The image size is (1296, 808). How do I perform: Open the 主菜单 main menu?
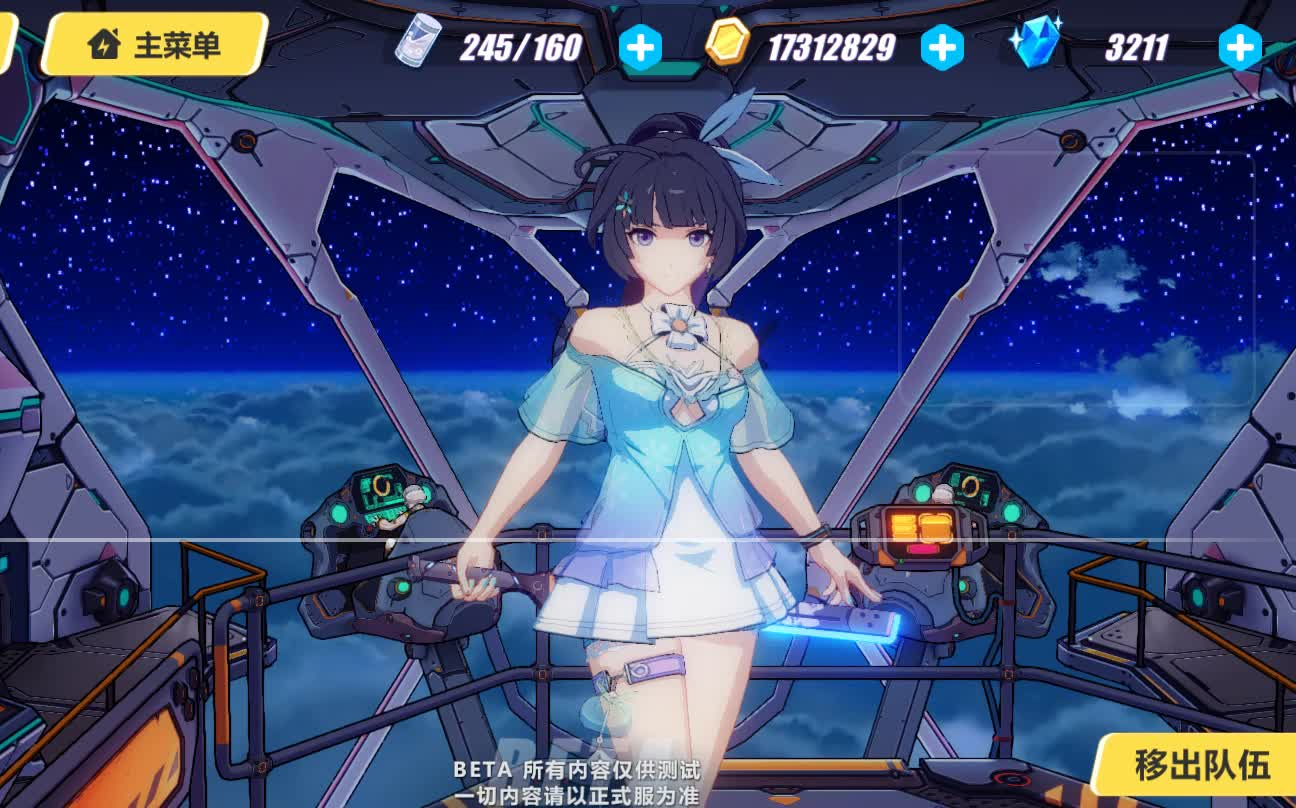tap(155, 45)
